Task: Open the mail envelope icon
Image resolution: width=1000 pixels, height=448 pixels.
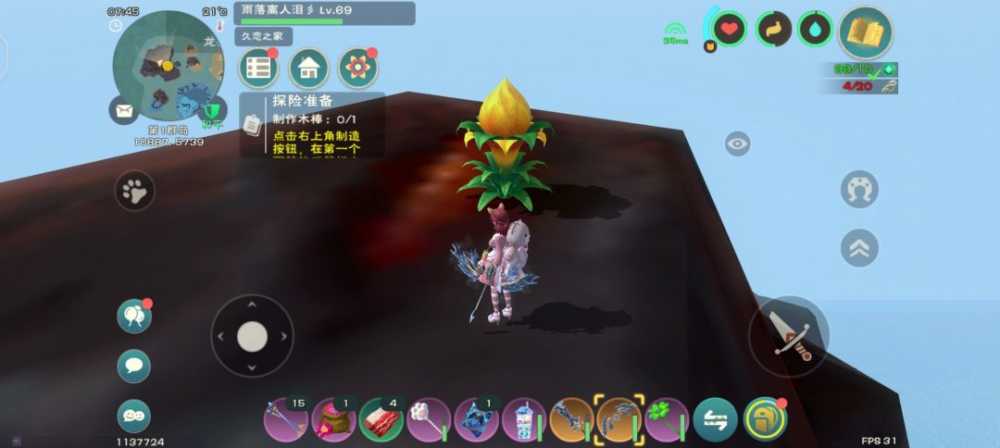Action: coord(124,110)
